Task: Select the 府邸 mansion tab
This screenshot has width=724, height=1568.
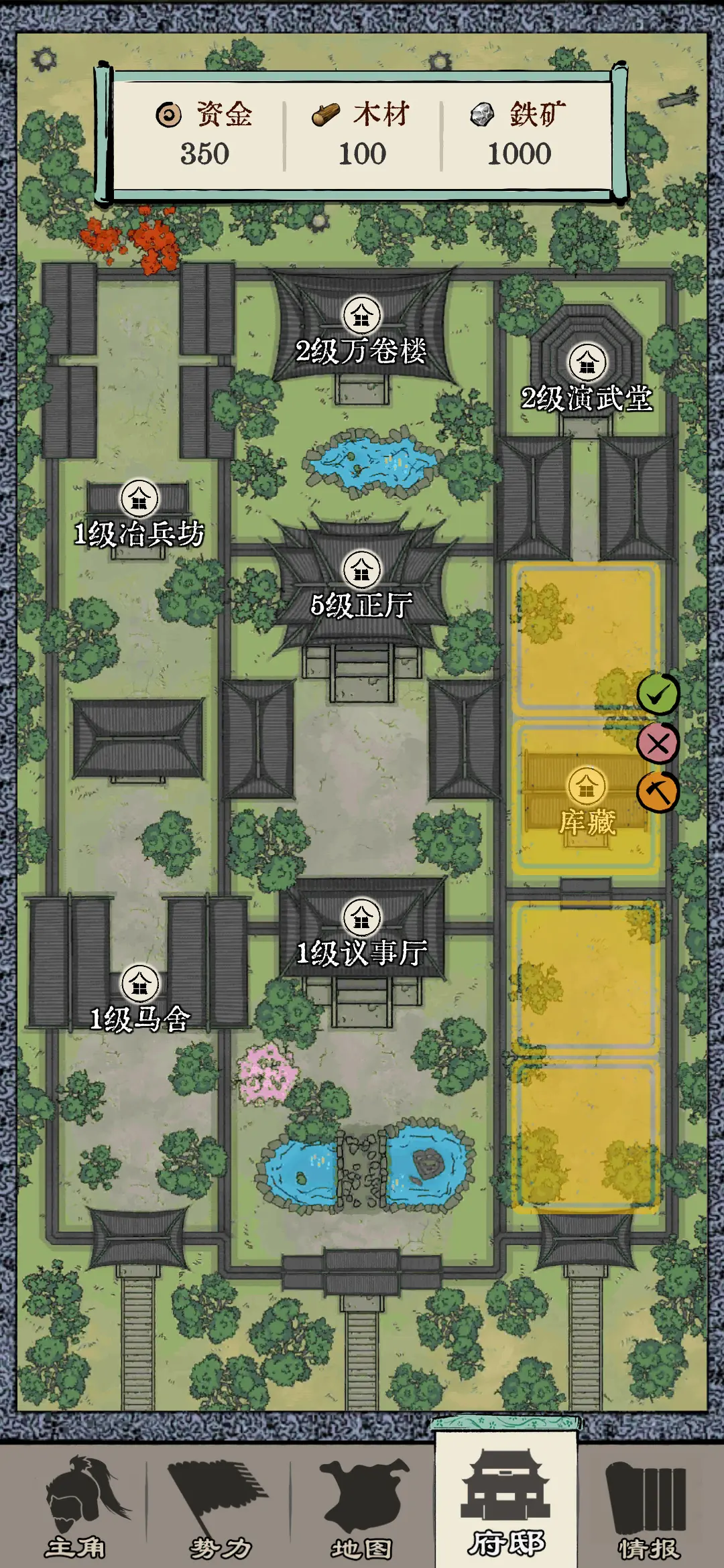Action: (506, 1504)
